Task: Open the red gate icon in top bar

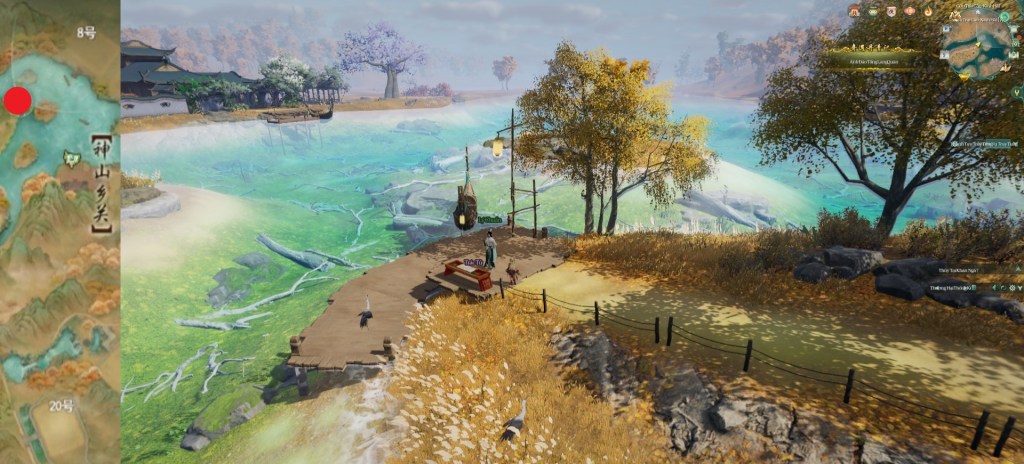Action: (x=854, y=12)
